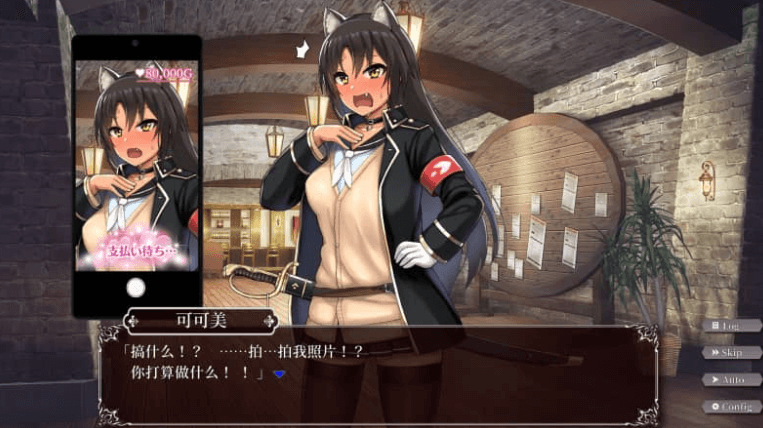Tap the phone's white shutter button

tap(137, 288)
